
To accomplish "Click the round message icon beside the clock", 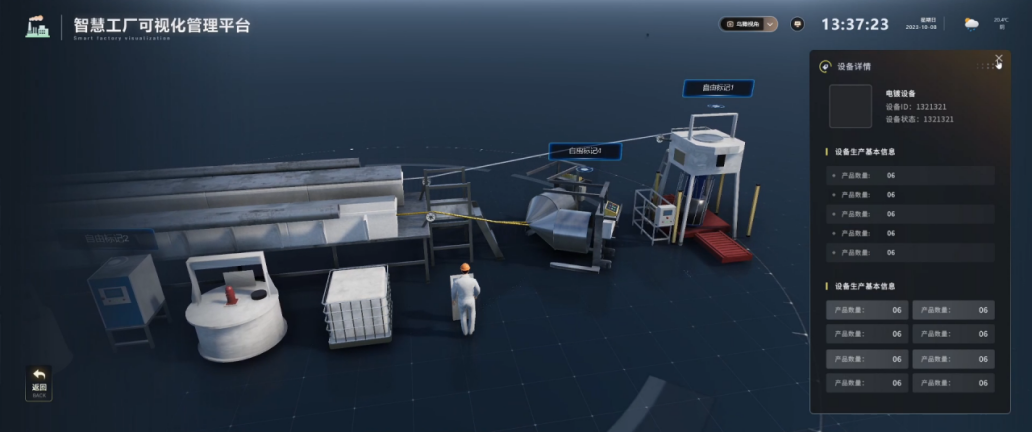I will tap(797, 24).
